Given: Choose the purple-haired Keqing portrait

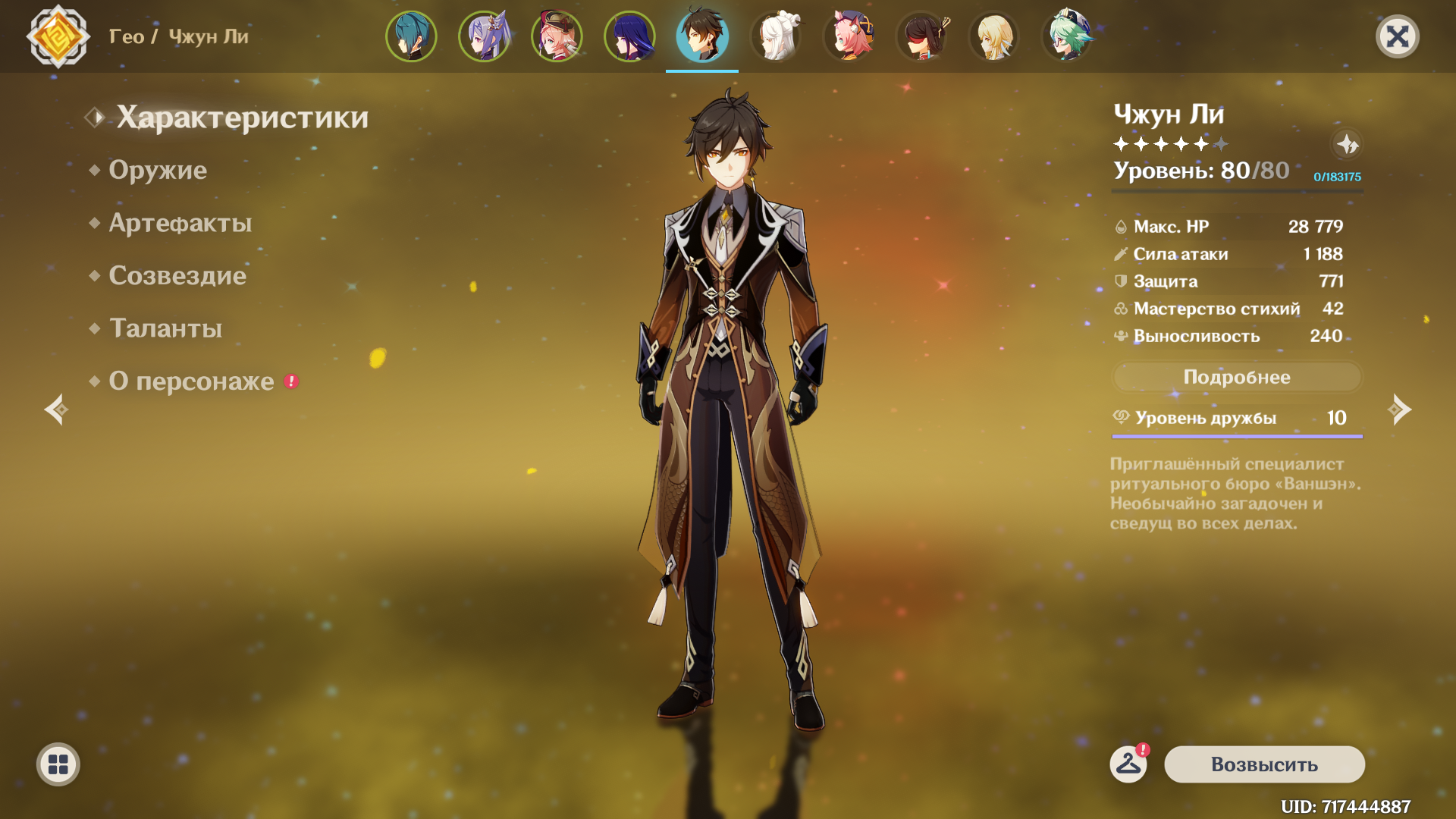Looking at the screenshot, I should (484, 36).
